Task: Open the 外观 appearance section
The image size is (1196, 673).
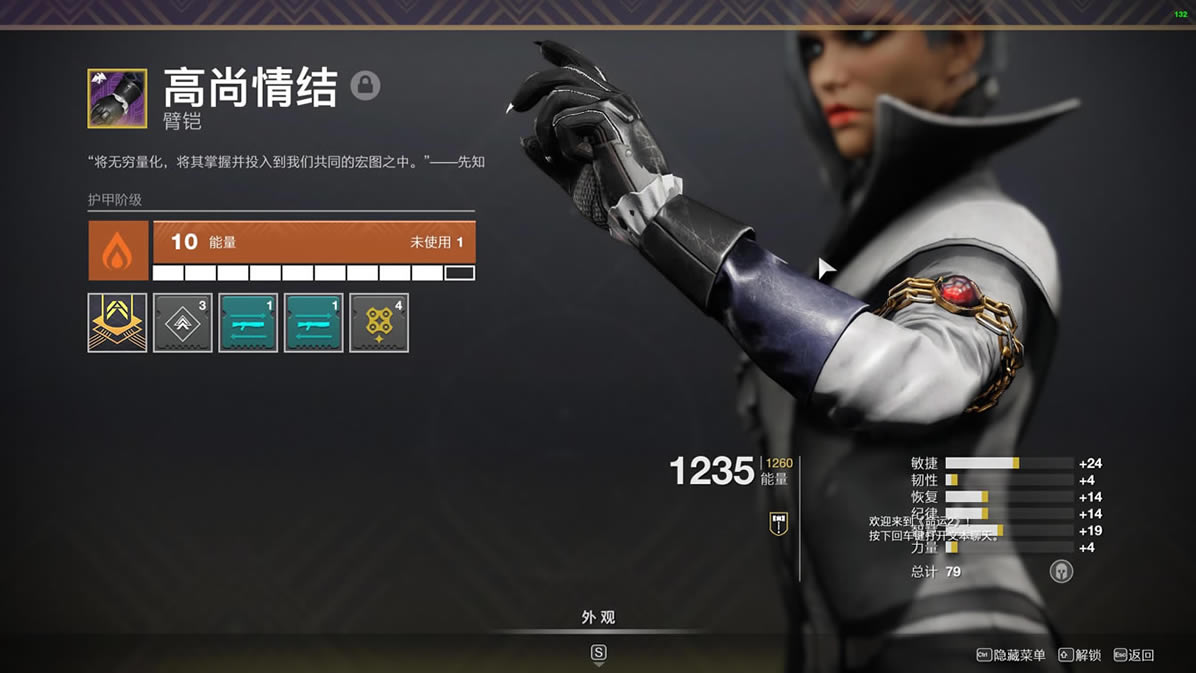Action: tap(598, 618)
